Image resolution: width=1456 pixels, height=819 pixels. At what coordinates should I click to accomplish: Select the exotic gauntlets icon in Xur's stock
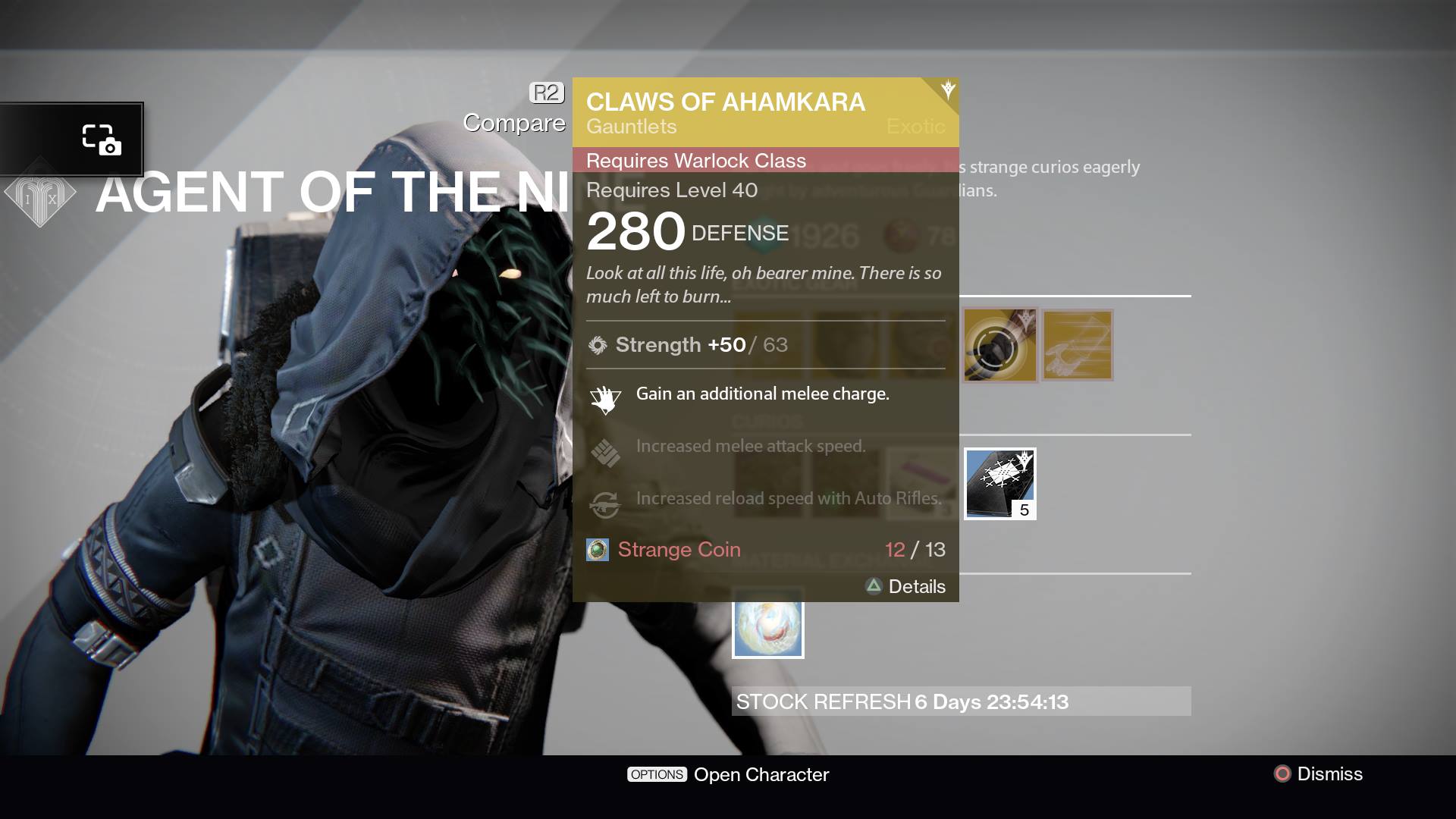tap(1076, 345)
